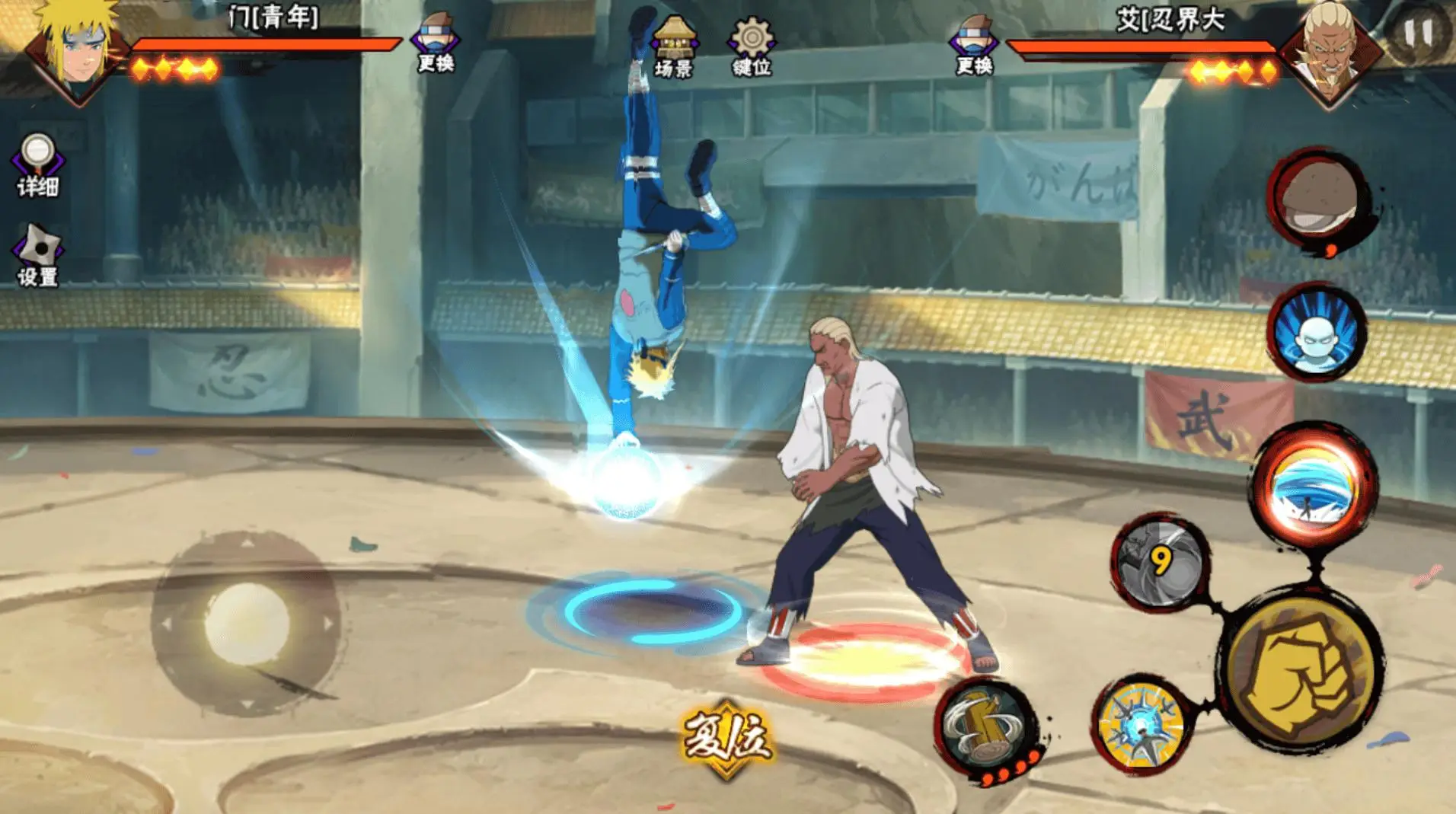This screenshot has width=1456, height=814.
Task: Activate the blue shuriken skill icon
Action: (x=1141, y=727)
